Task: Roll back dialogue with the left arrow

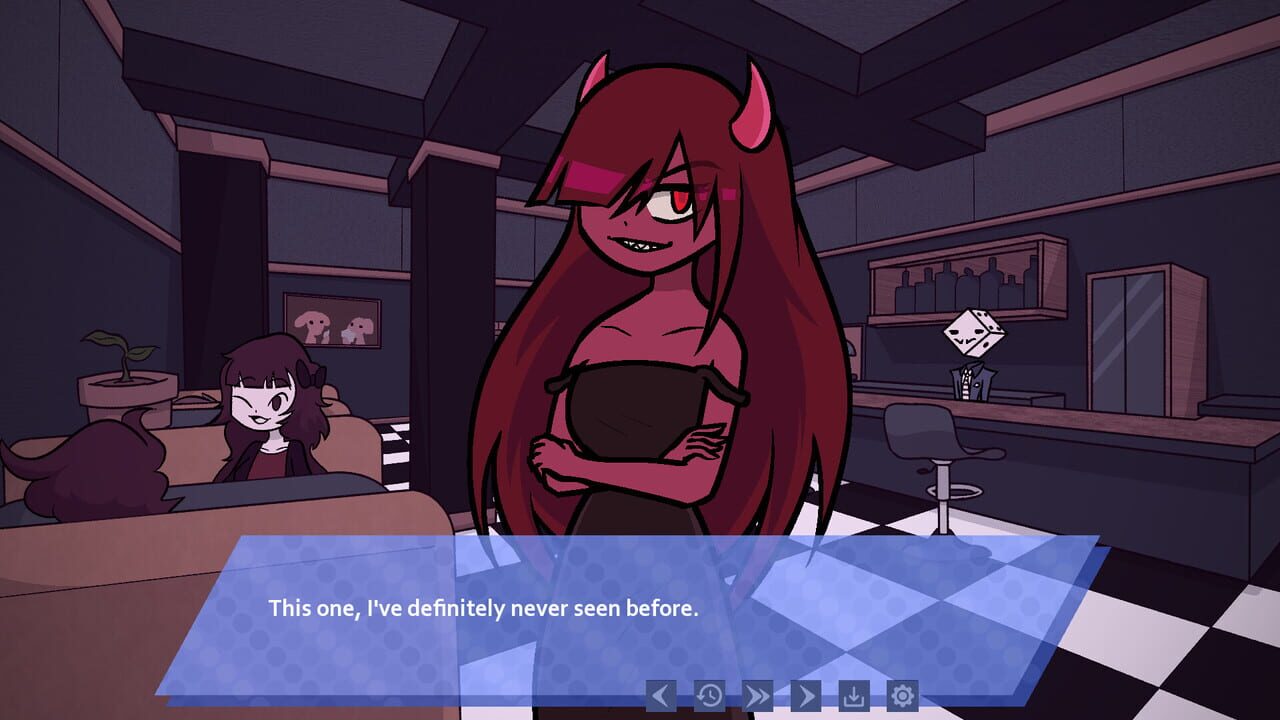Action: pos(662,695)
